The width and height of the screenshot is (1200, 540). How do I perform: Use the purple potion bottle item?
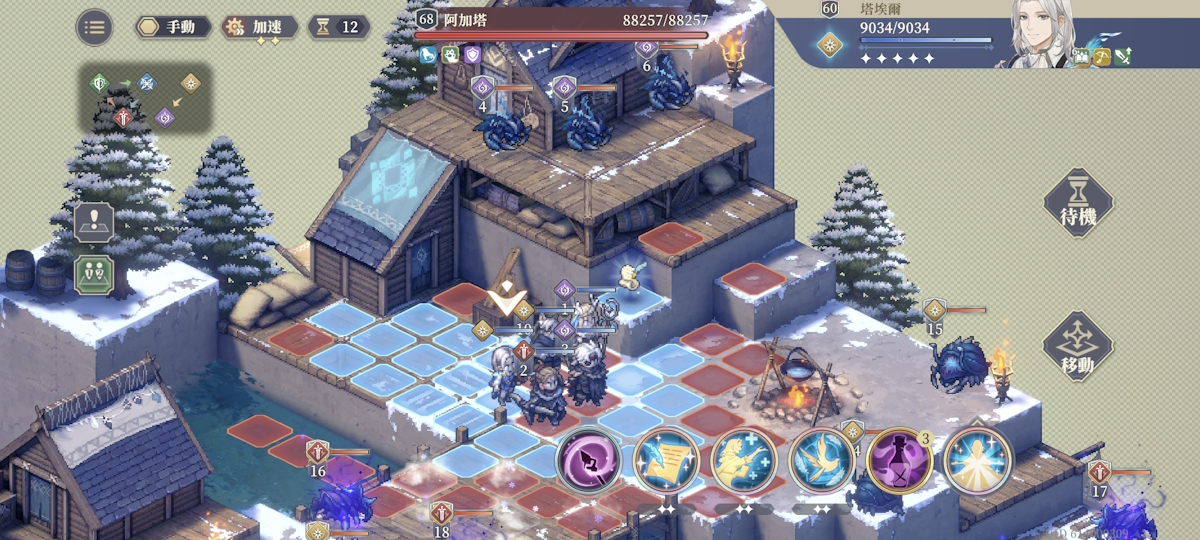pos(900,461)
